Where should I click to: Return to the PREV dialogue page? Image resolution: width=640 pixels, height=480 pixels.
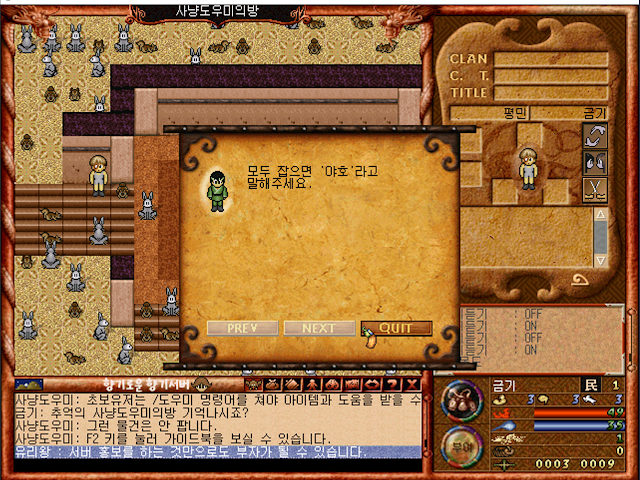point(242,328)
